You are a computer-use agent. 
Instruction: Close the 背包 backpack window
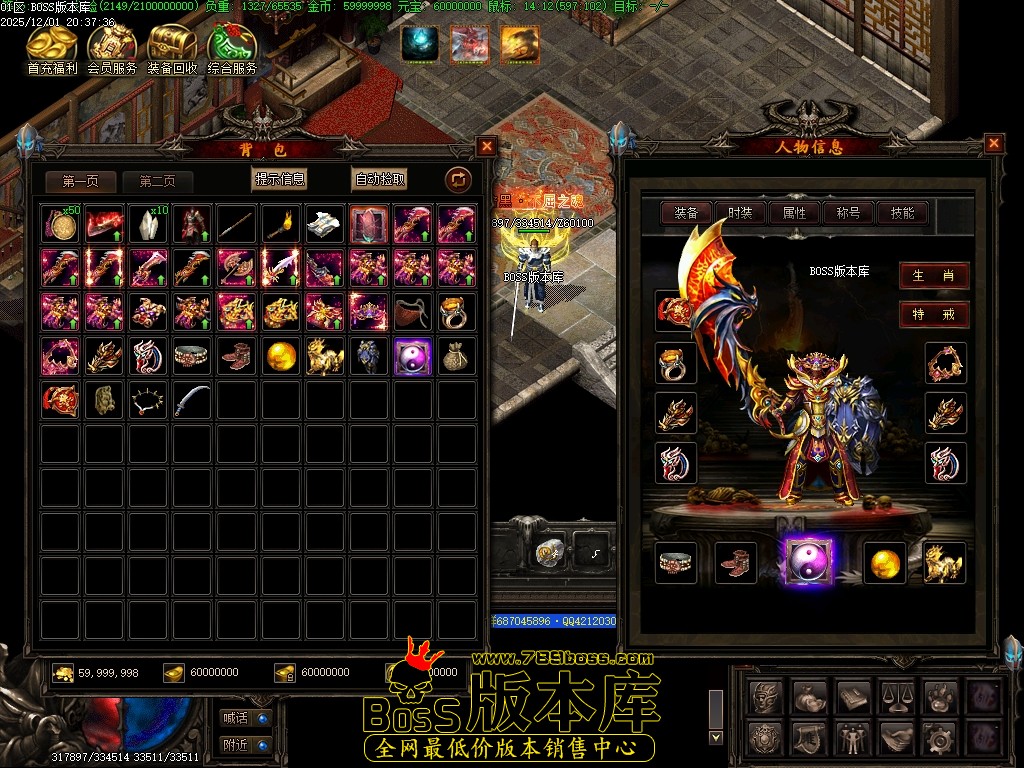486,146
